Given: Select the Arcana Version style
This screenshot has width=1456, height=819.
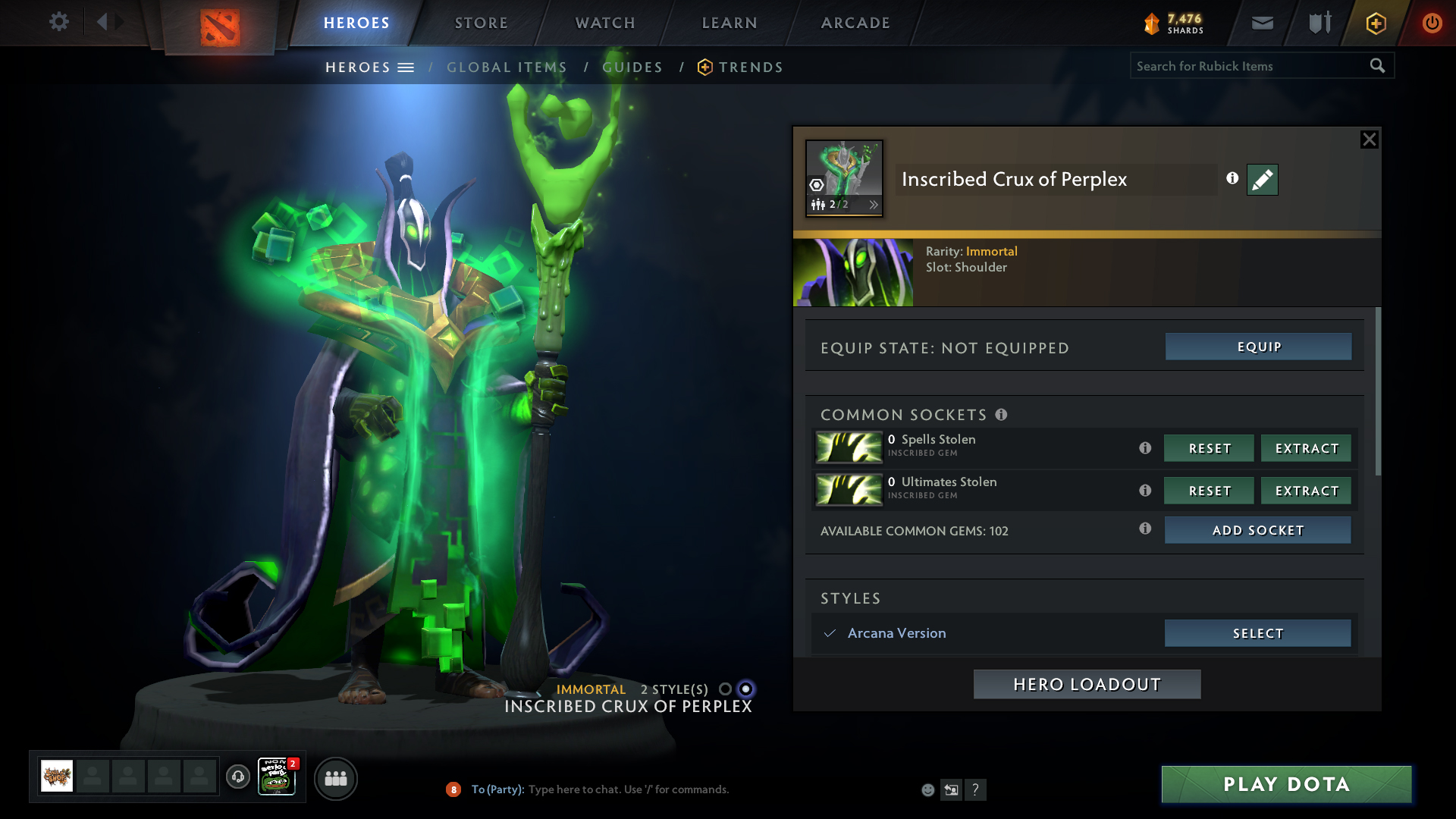Looking at the screenshot, I should tap(1257, 633).
